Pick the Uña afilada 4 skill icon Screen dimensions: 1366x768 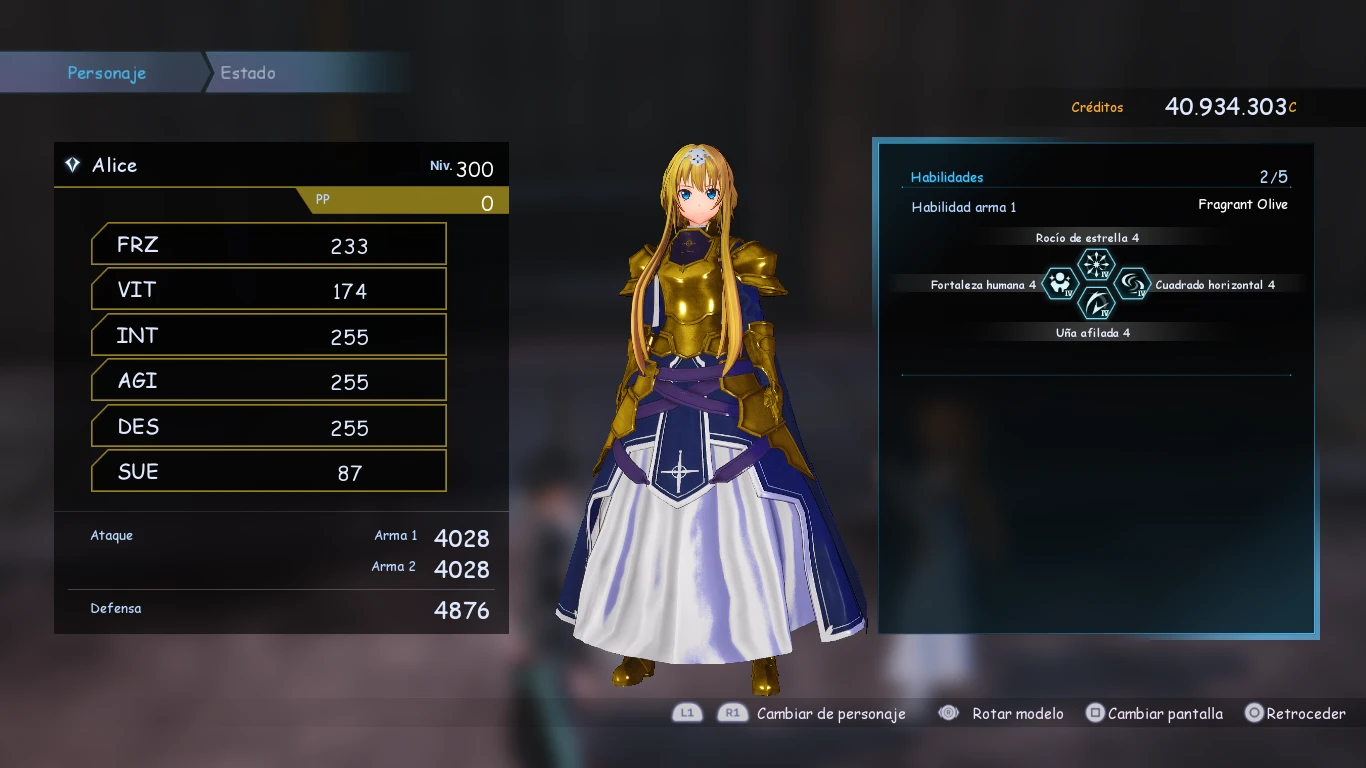coord(1096,303)
